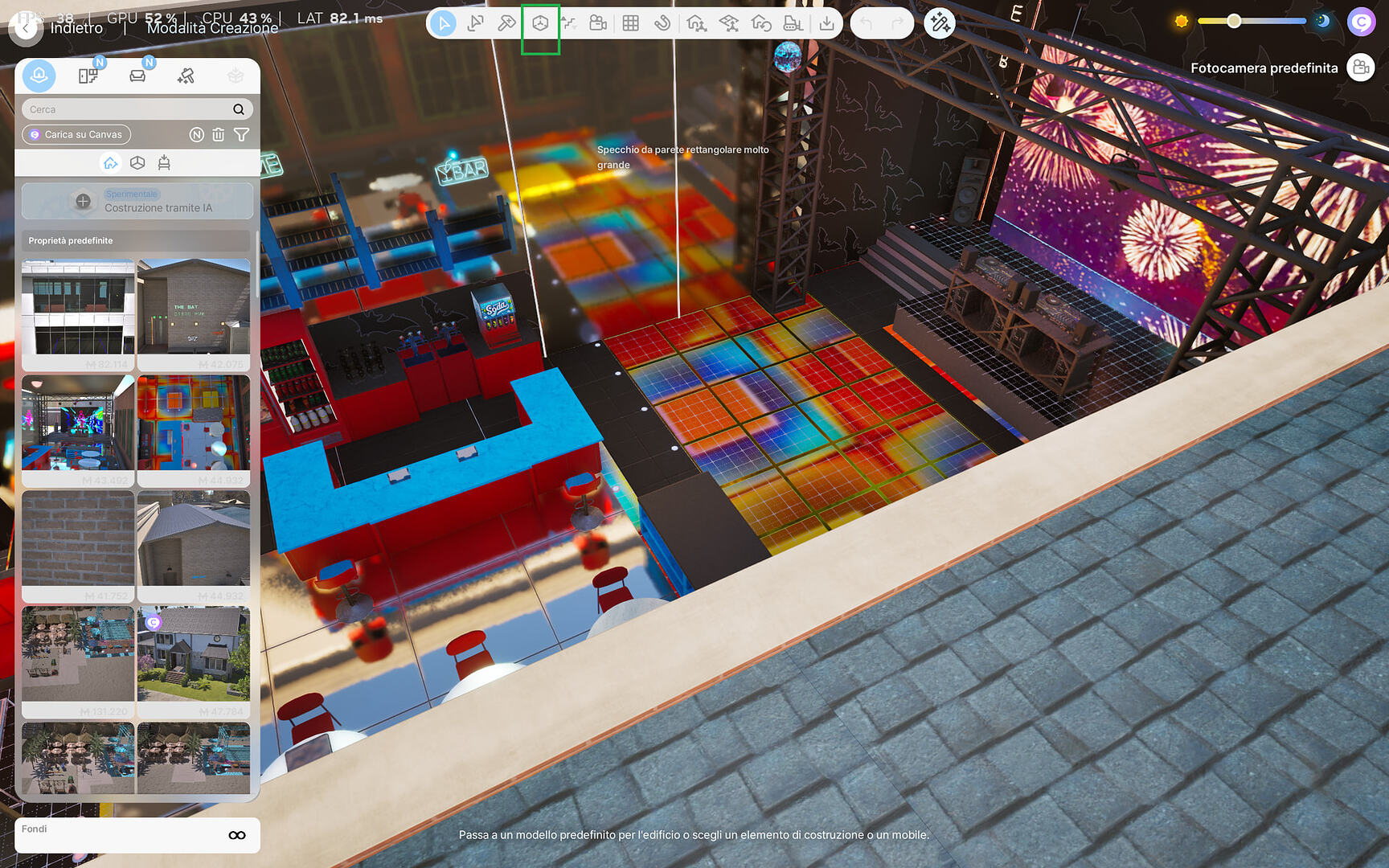Toggle the Carica su Canvas filter chip
Image resolution: width=1389 pixels, height=868 pixels.
76,134
